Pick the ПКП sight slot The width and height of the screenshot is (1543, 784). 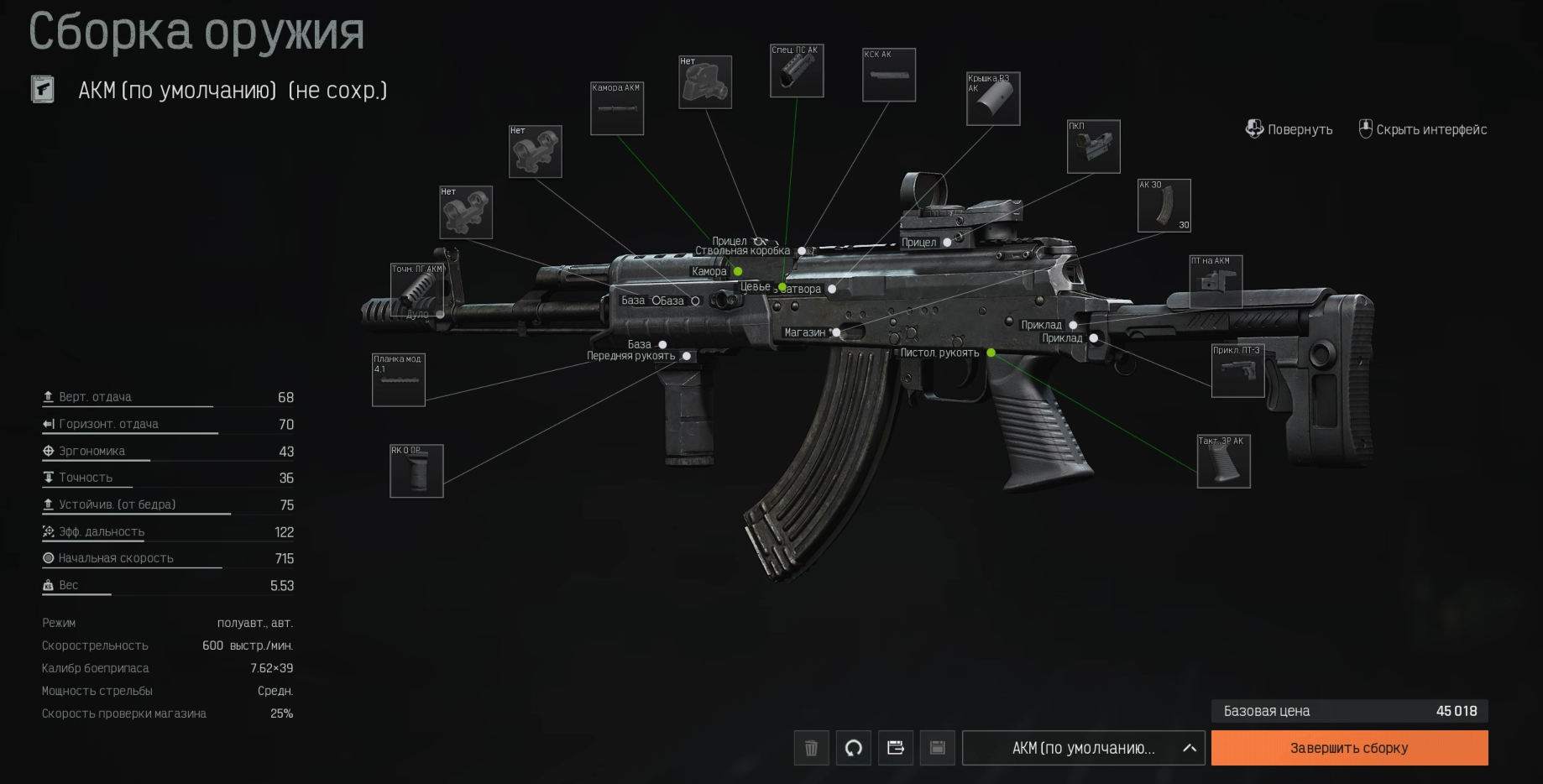coord(1093,147)
